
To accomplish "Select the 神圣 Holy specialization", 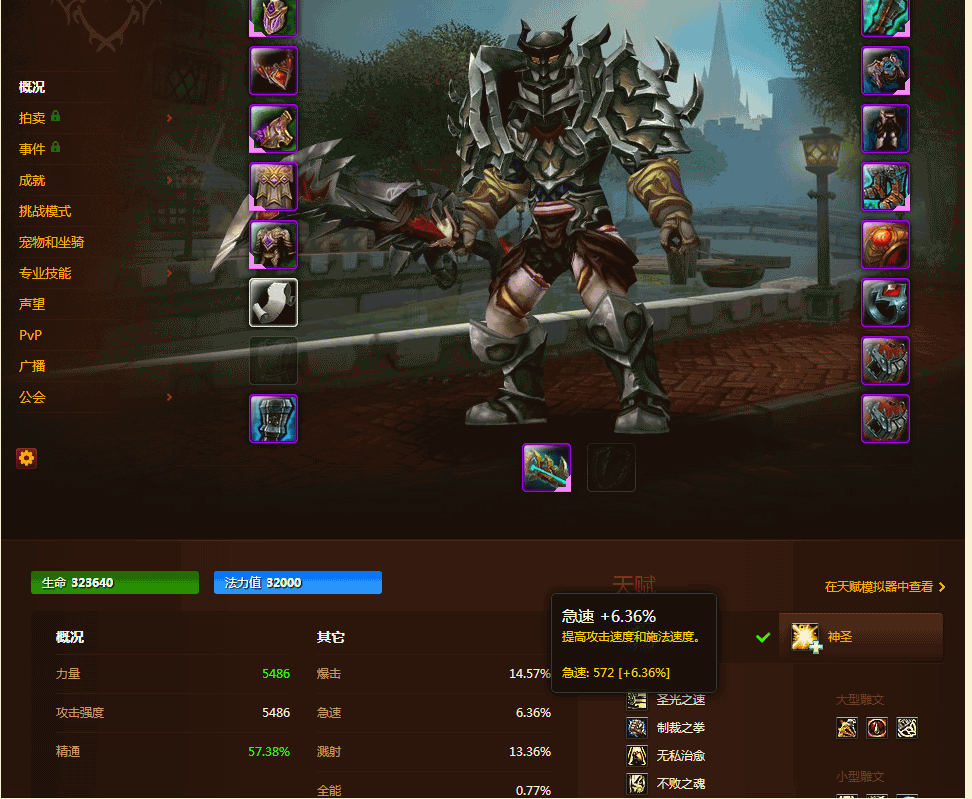I will (x=860, y=637).
